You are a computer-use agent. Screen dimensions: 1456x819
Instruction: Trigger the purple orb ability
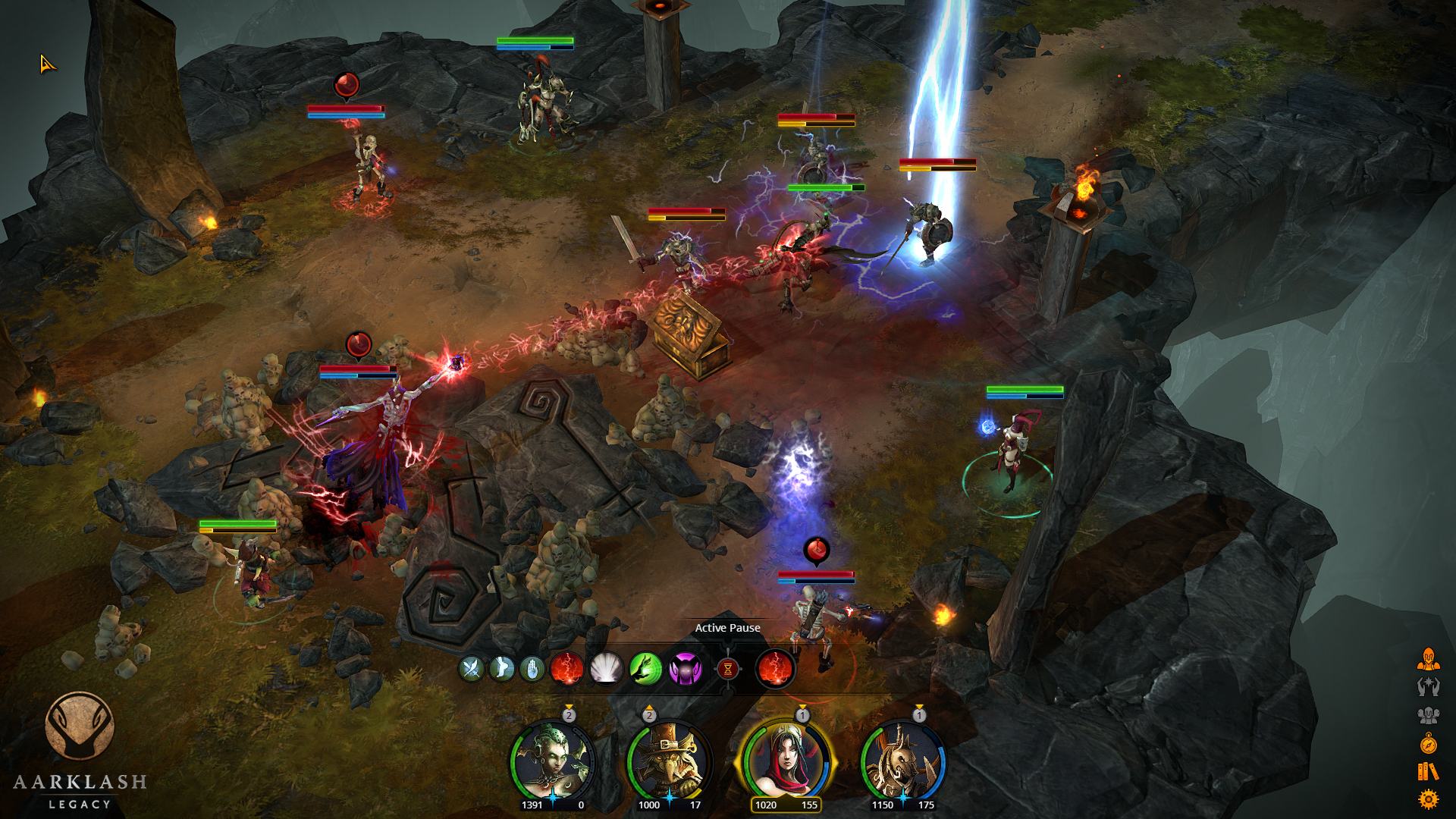pyautogui.click(x=685, y=669)
